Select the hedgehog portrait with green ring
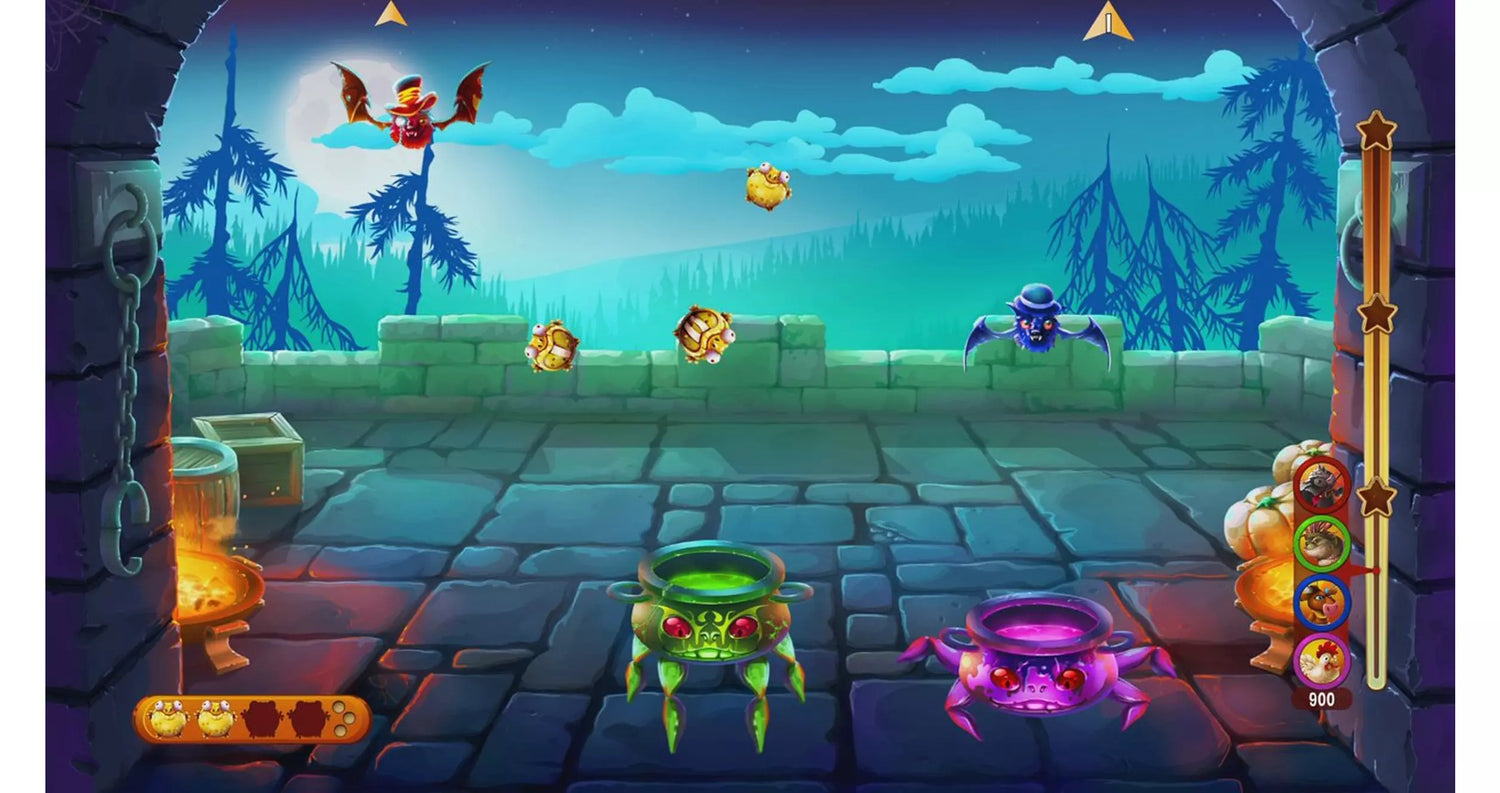Image resolution: width=1500 pixels, height=793 pixels. (1322, 543)
